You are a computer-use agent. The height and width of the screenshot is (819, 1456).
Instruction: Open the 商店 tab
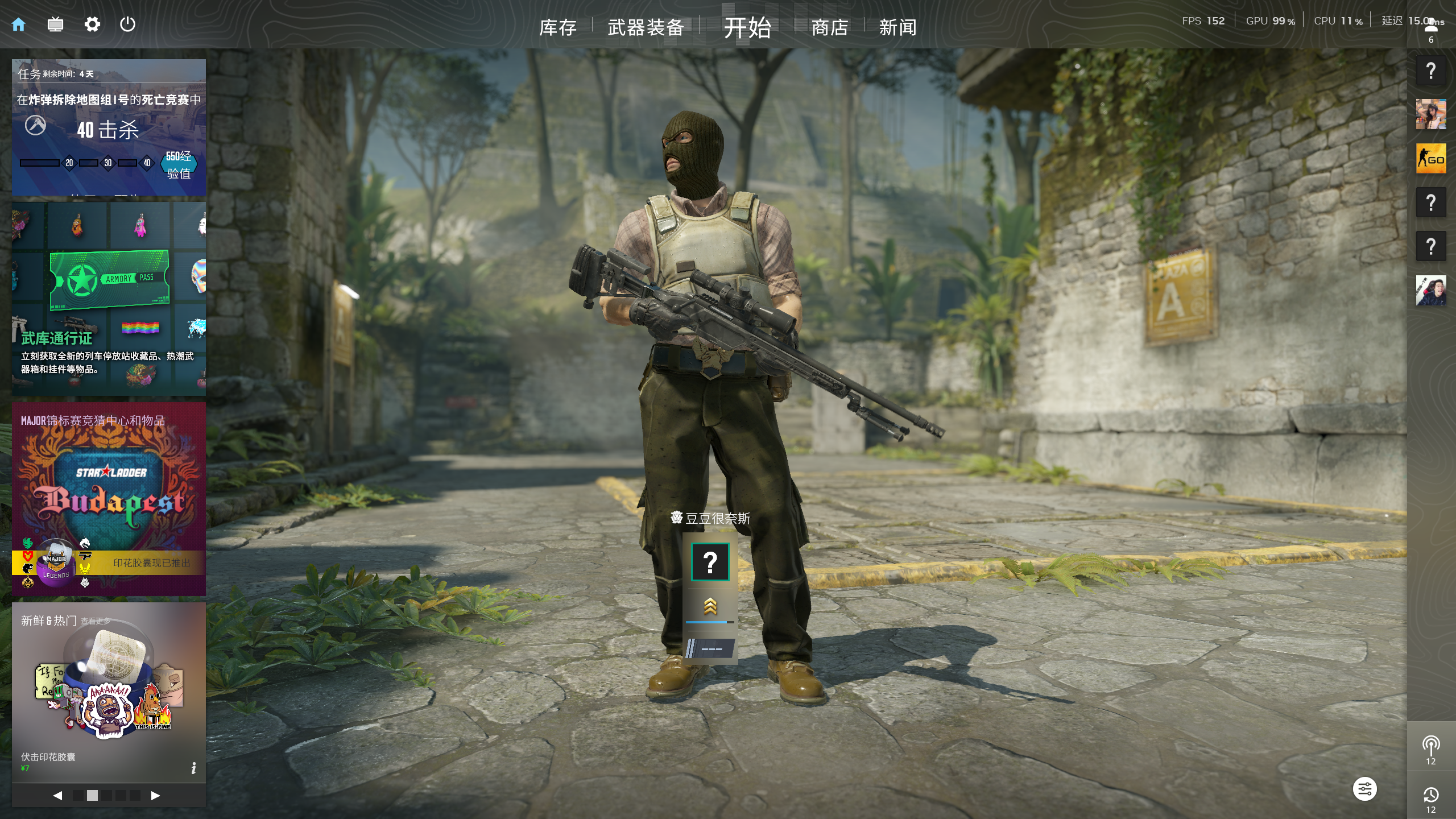(829, 27)
